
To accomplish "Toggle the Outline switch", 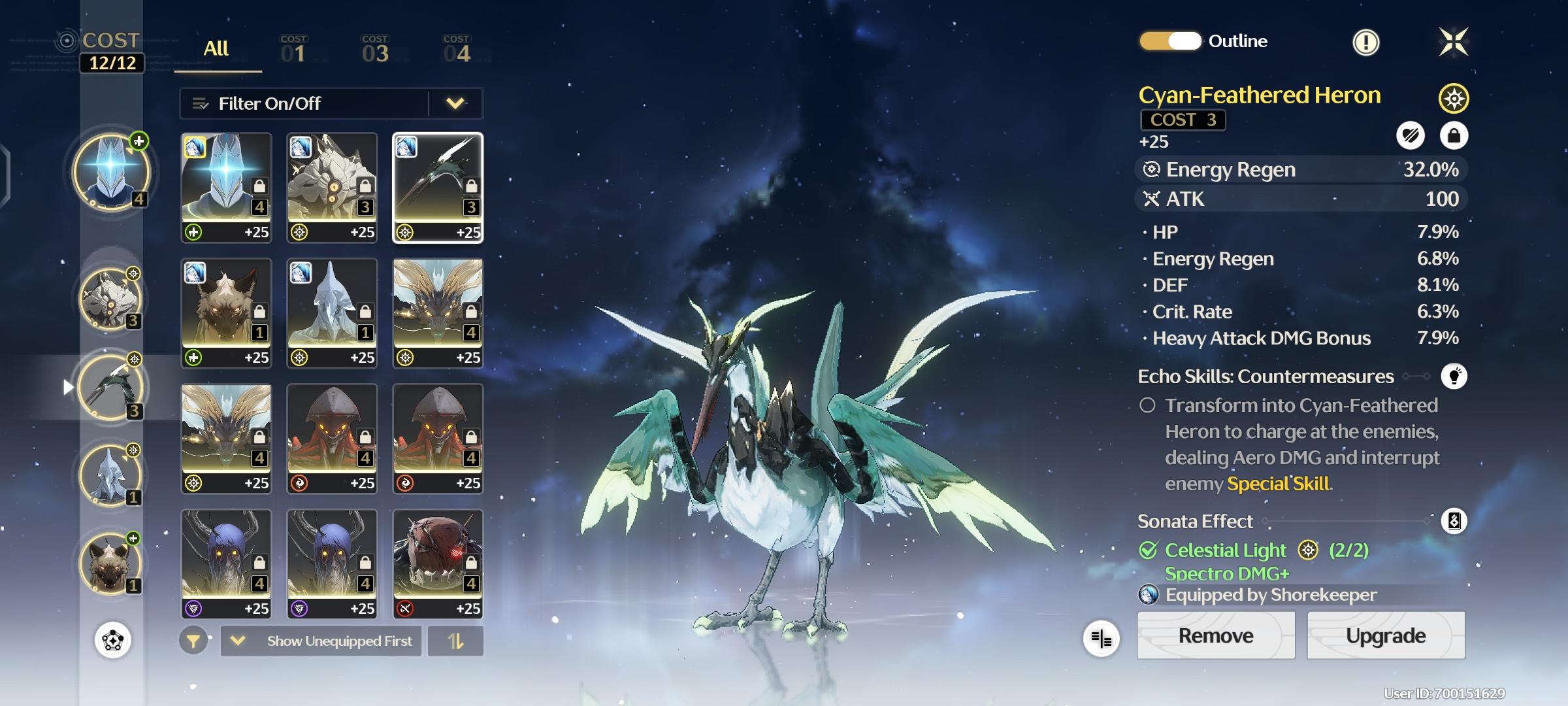I will [1170, 41].
